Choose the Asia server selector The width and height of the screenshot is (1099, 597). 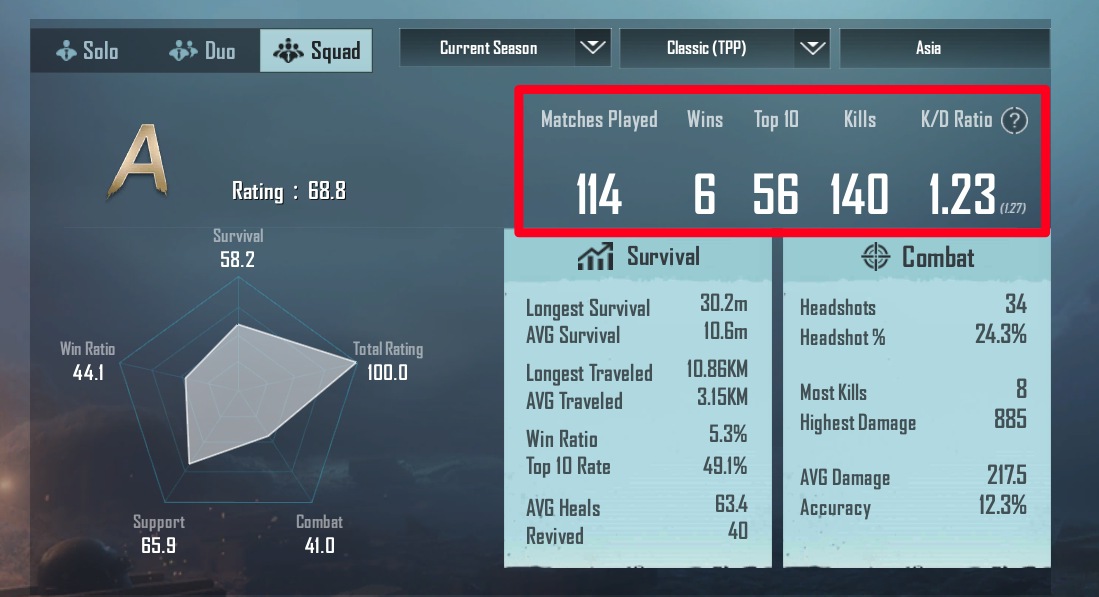pyautogui.click(x=944, y=48)
